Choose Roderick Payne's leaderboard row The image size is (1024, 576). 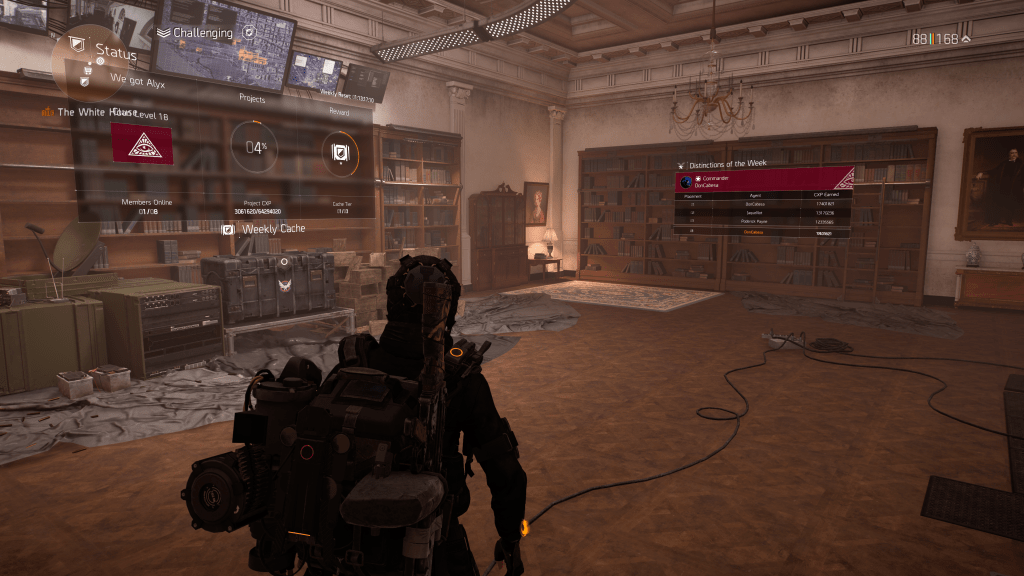tap(762, 222)
